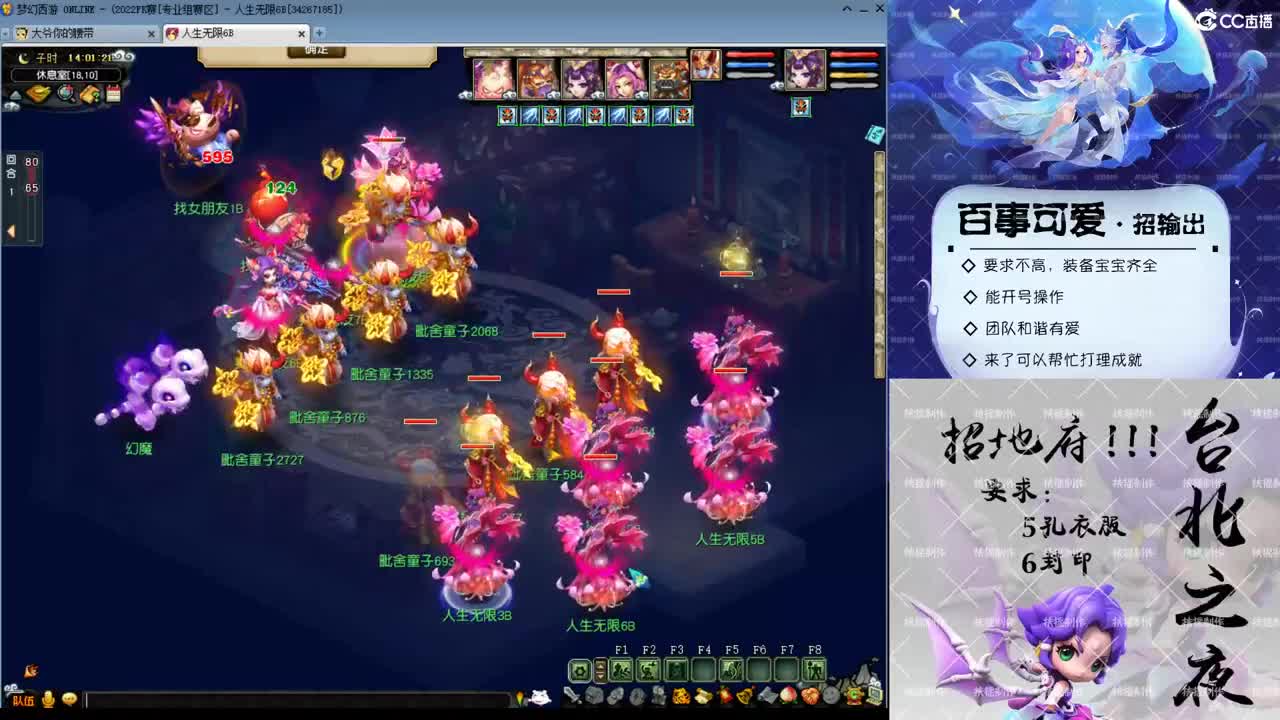Open the magnifier search icon near the location bar
1280x720 pixels.
pos(65,93)
